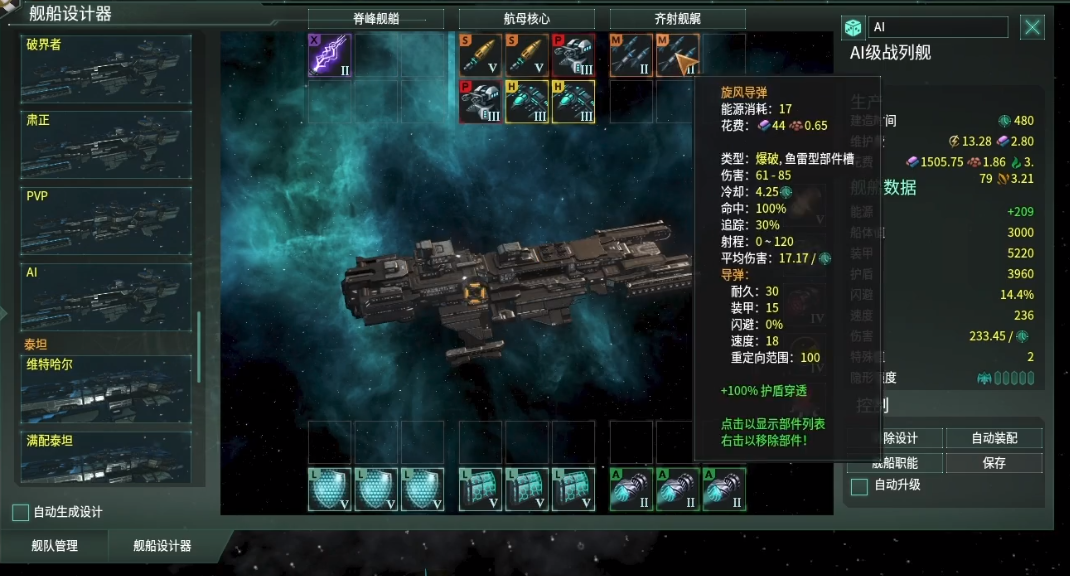
Task: Toggle the 自动生成设计 checkbox
Action: pos(20,512)
